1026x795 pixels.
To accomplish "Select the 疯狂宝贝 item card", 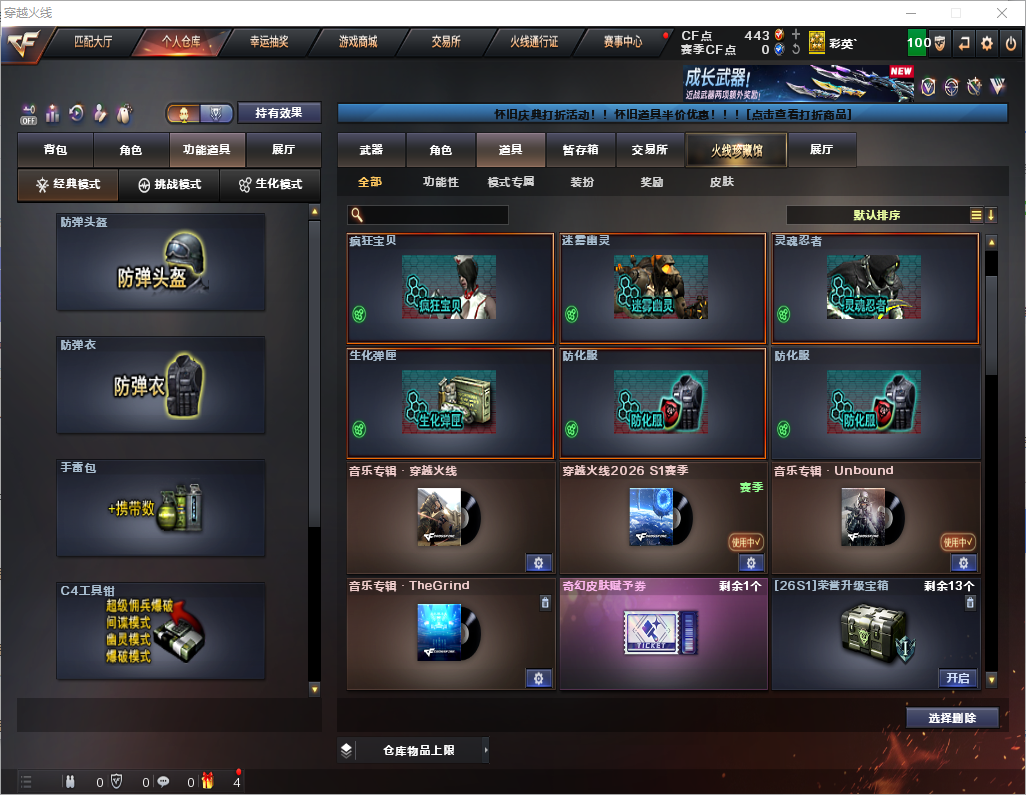I will coord(450,289).
